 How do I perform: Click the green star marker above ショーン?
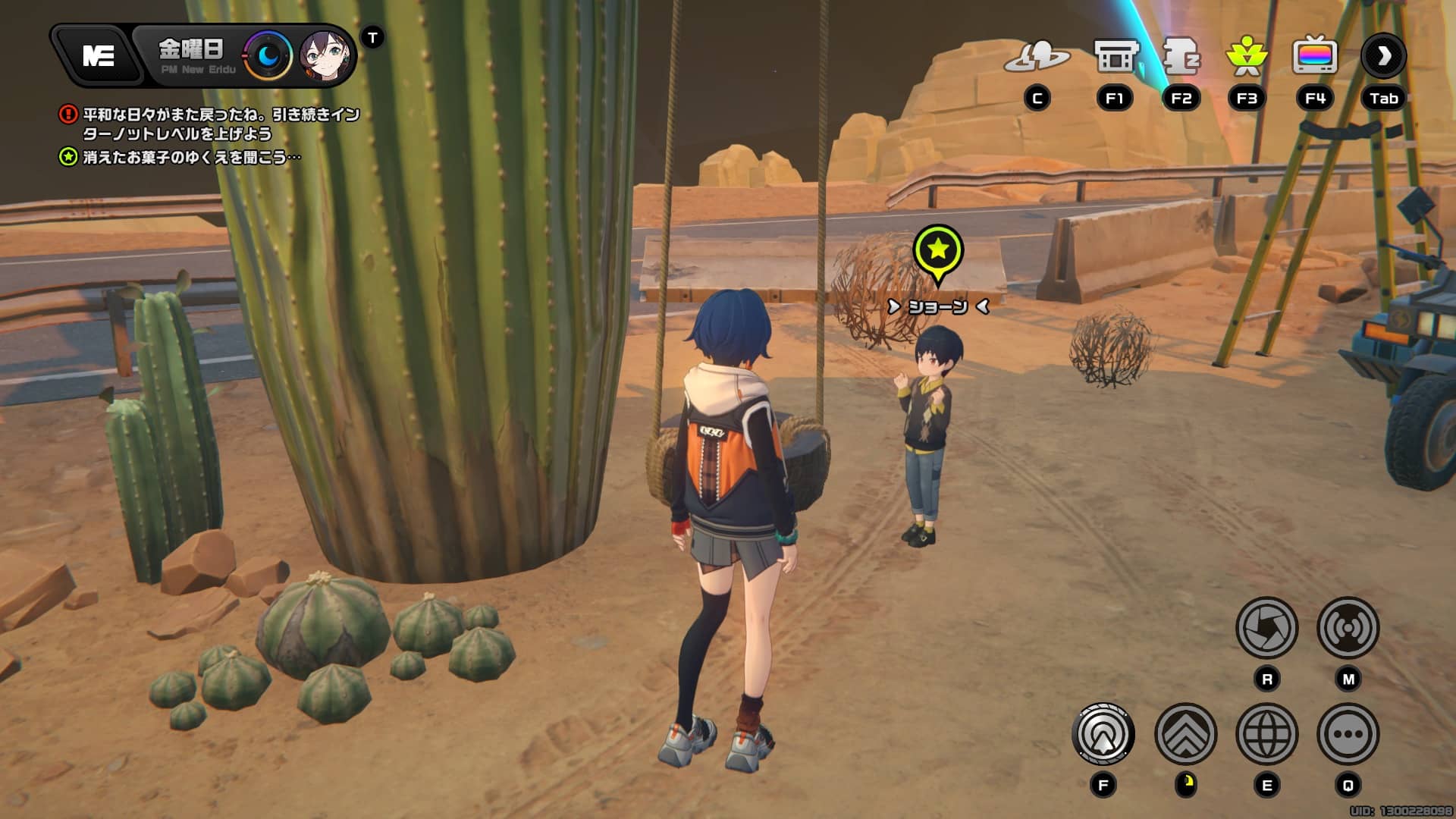pos(938,250)
